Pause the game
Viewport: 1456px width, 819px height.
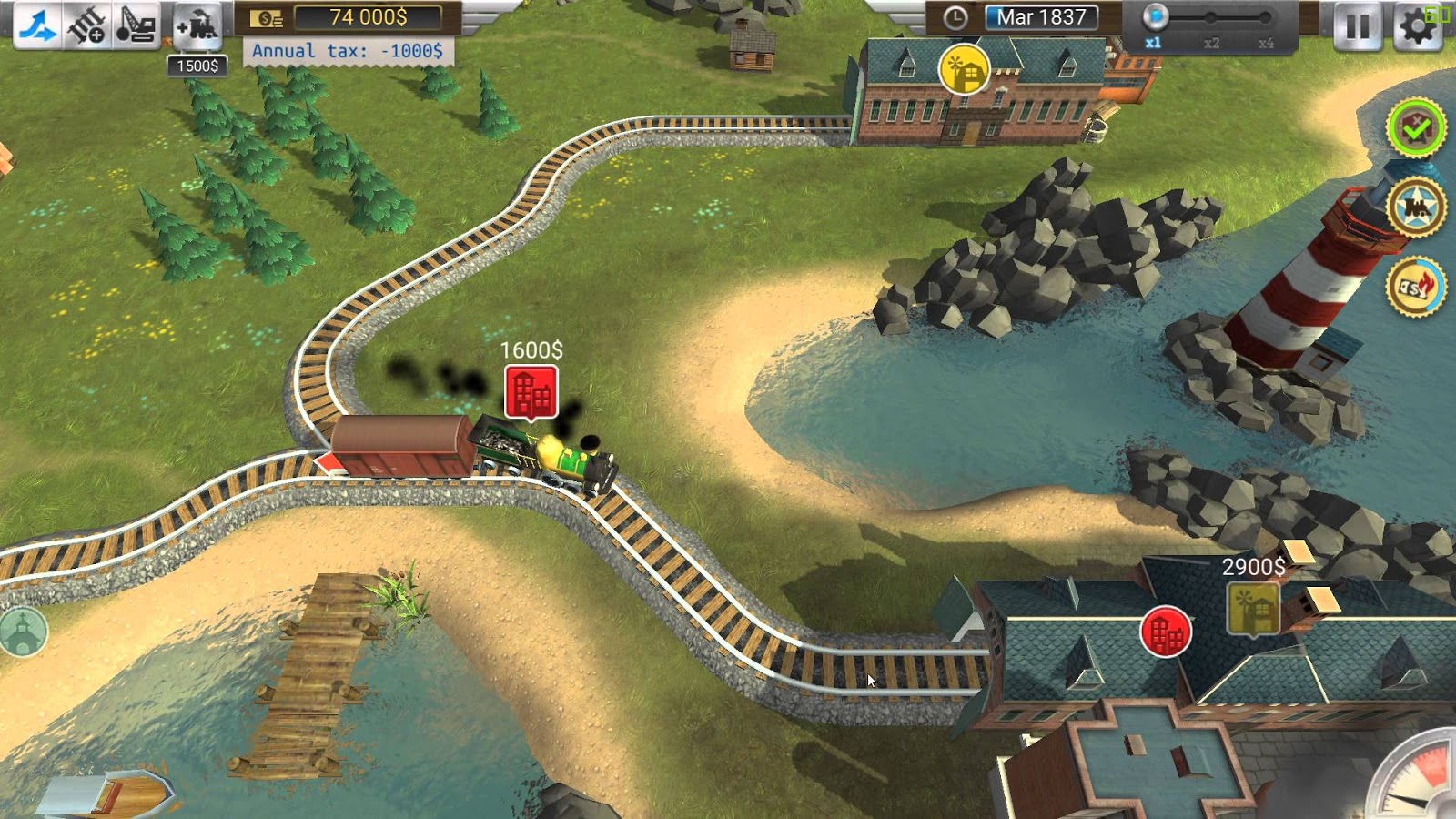(1357, 26)
